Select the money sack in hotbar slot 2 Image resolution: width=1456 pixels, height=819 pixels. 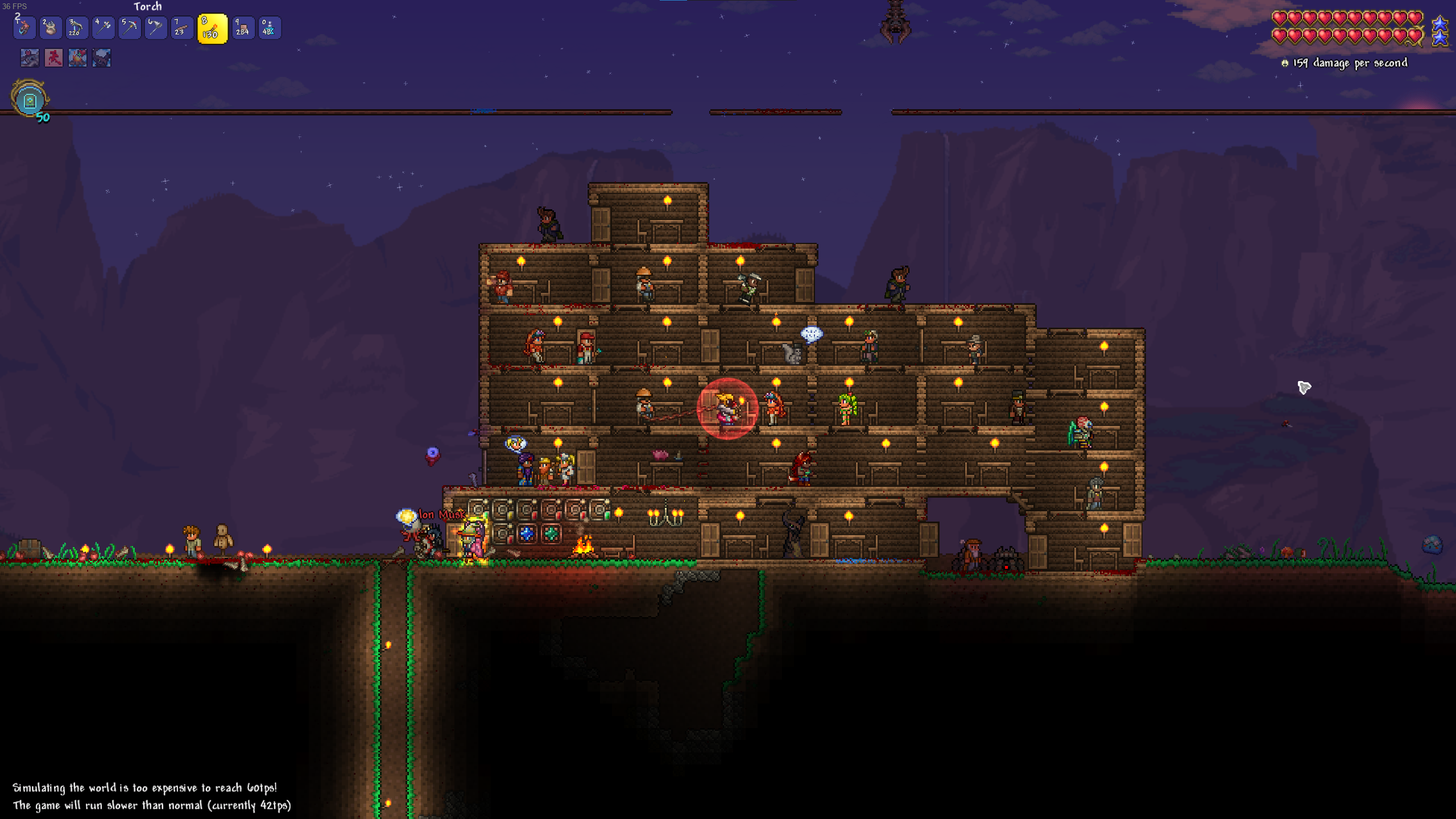[x=50, y=28]
